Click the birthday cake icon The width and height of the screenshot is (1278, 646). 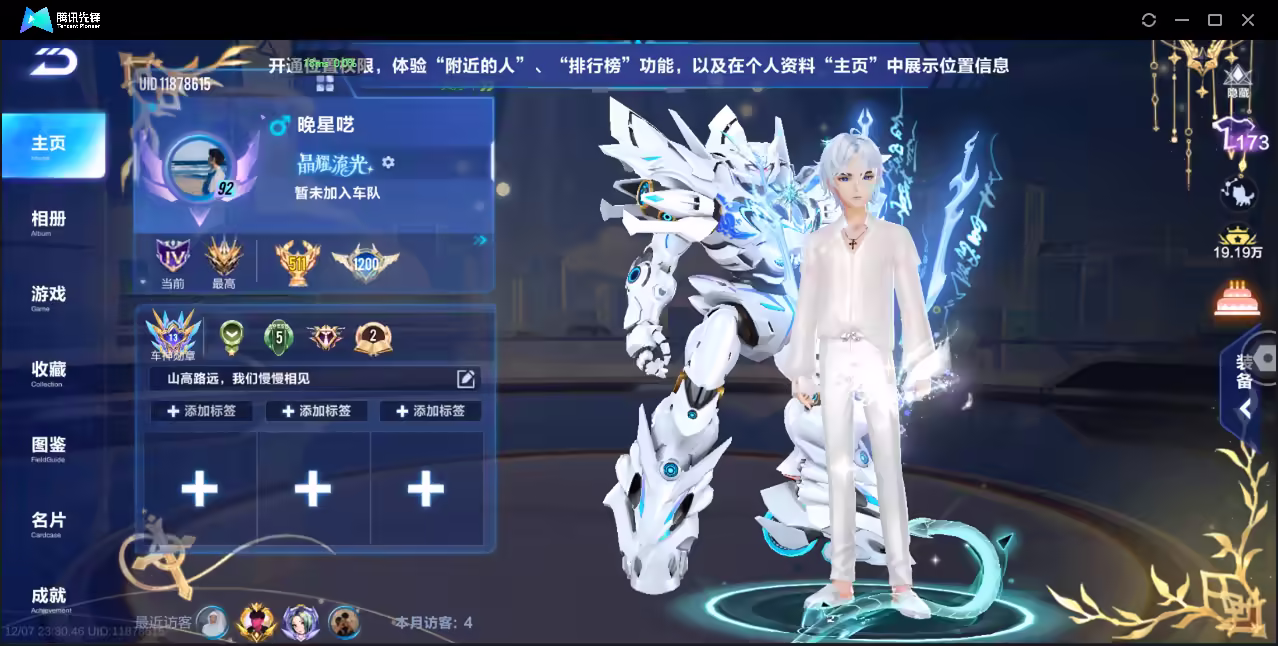(1237, 299)
